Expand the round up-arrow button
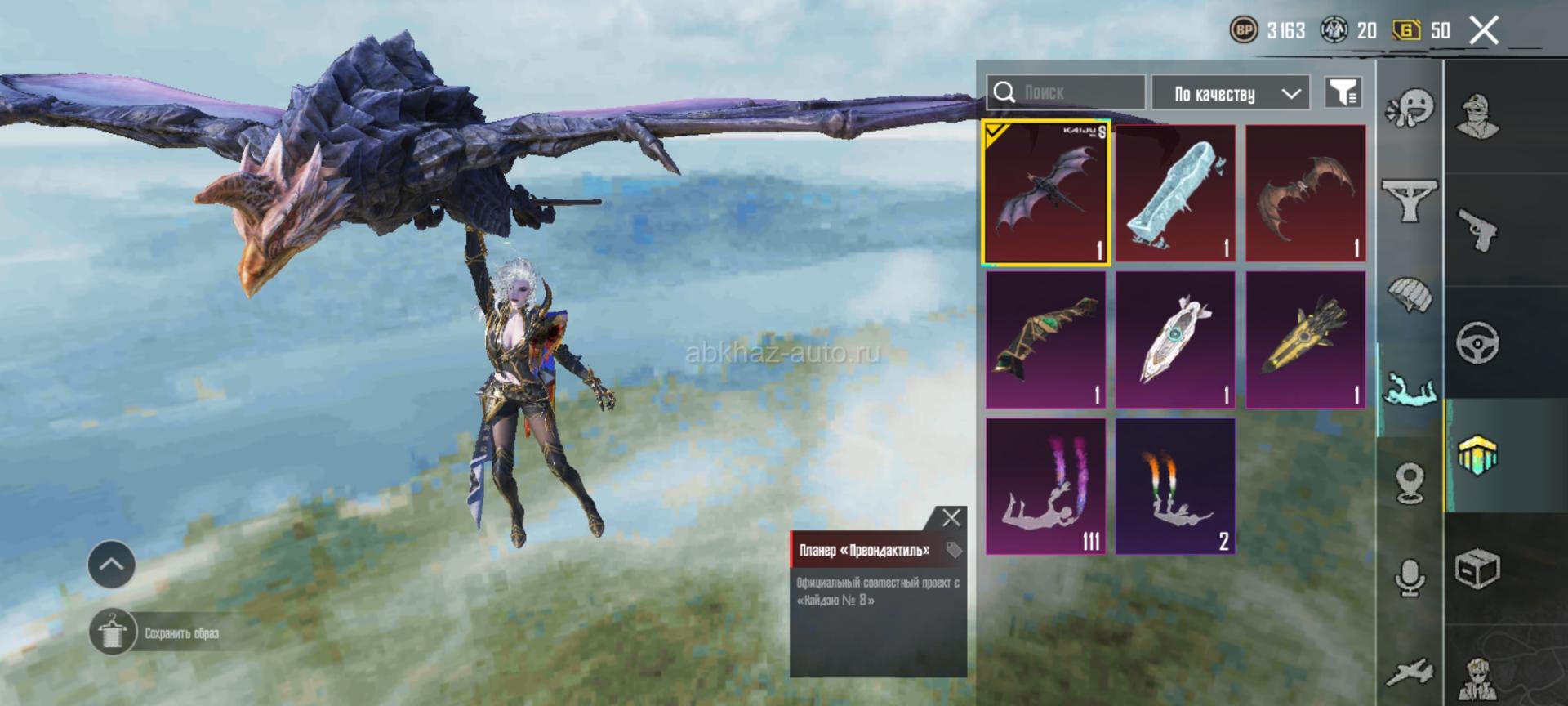This screenshot has width=1568, height=706. coord(112,564)
